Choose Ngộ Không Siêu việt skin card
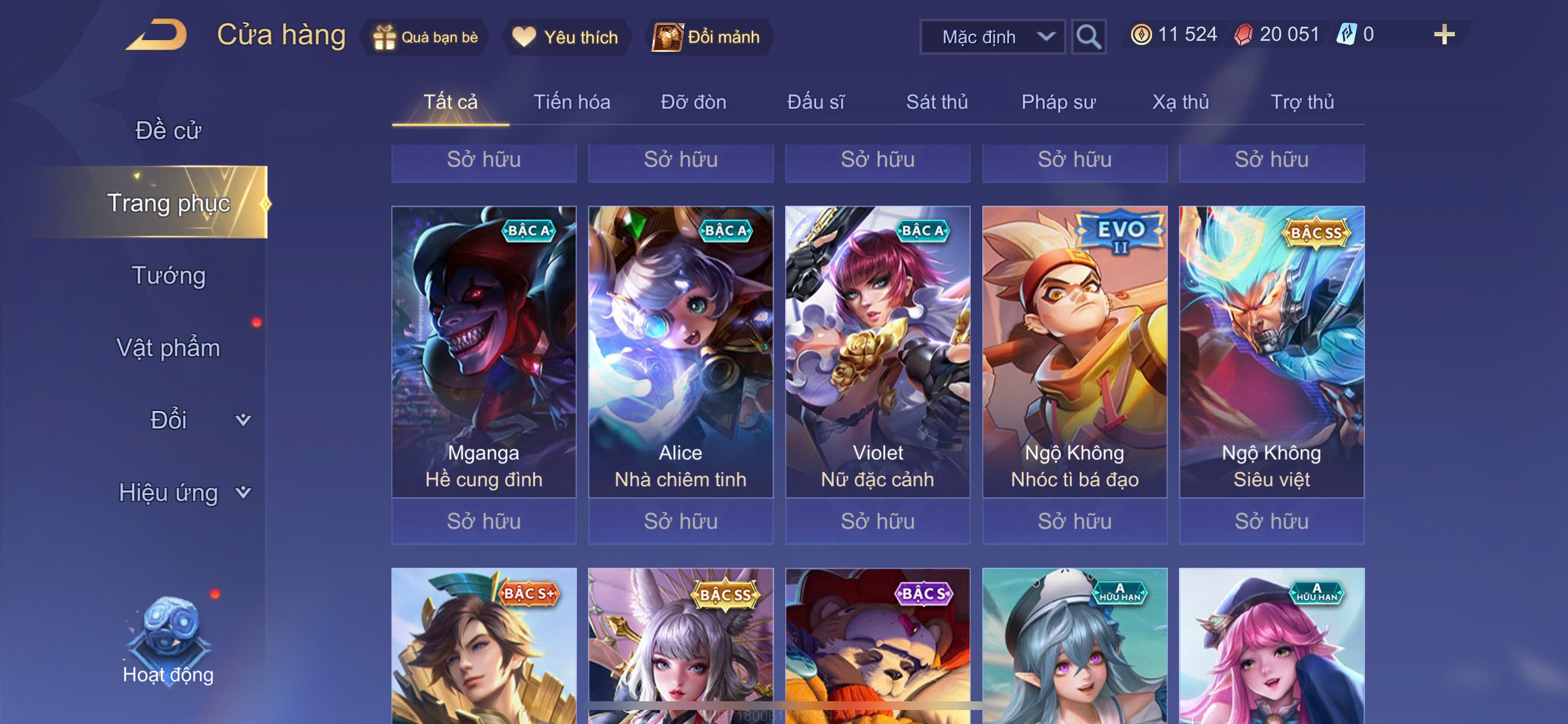This screenshot has height=724, width=1568. tap(1271, 352)
